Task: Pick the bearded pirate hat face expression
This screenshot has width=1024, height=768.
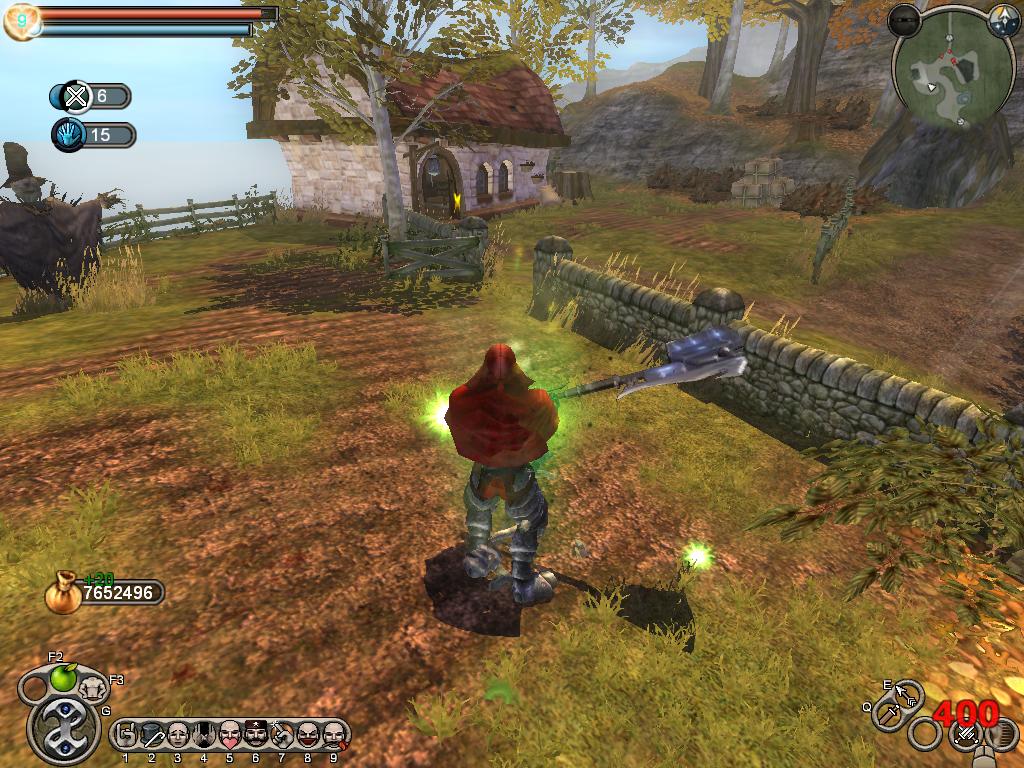Action: point(256,735)
